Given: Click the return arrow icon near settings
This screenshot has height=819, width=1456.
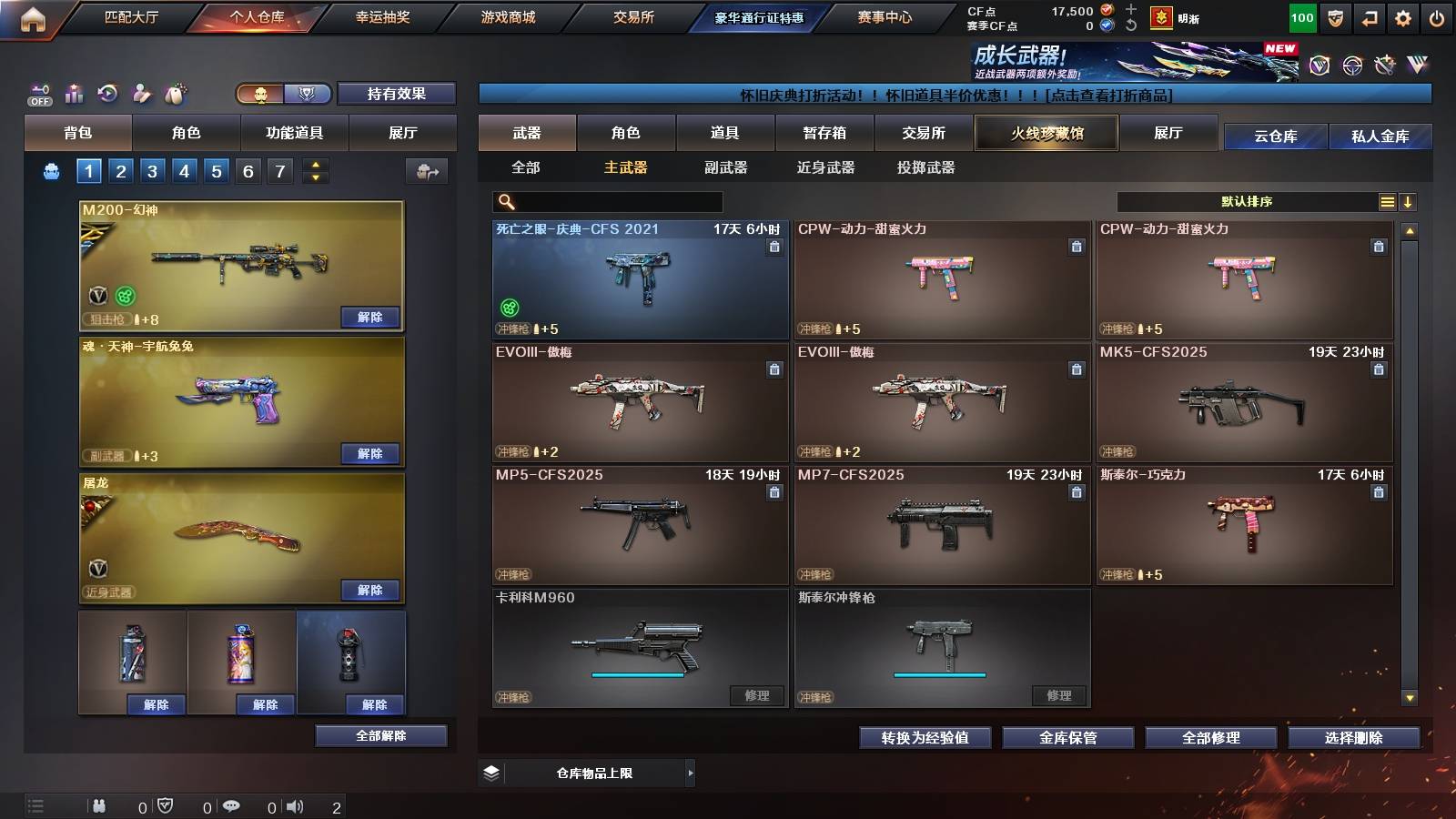Looking at the screenshot, I should click(1369, 16).
